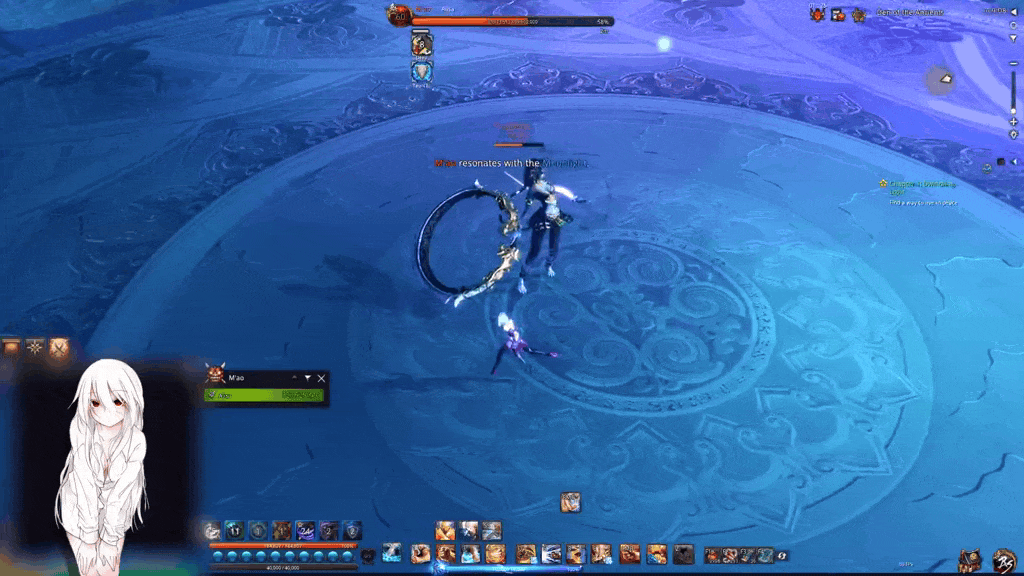Close the M'ao damage meter panel
This screenshot has height=576, width=1024.
321,378
